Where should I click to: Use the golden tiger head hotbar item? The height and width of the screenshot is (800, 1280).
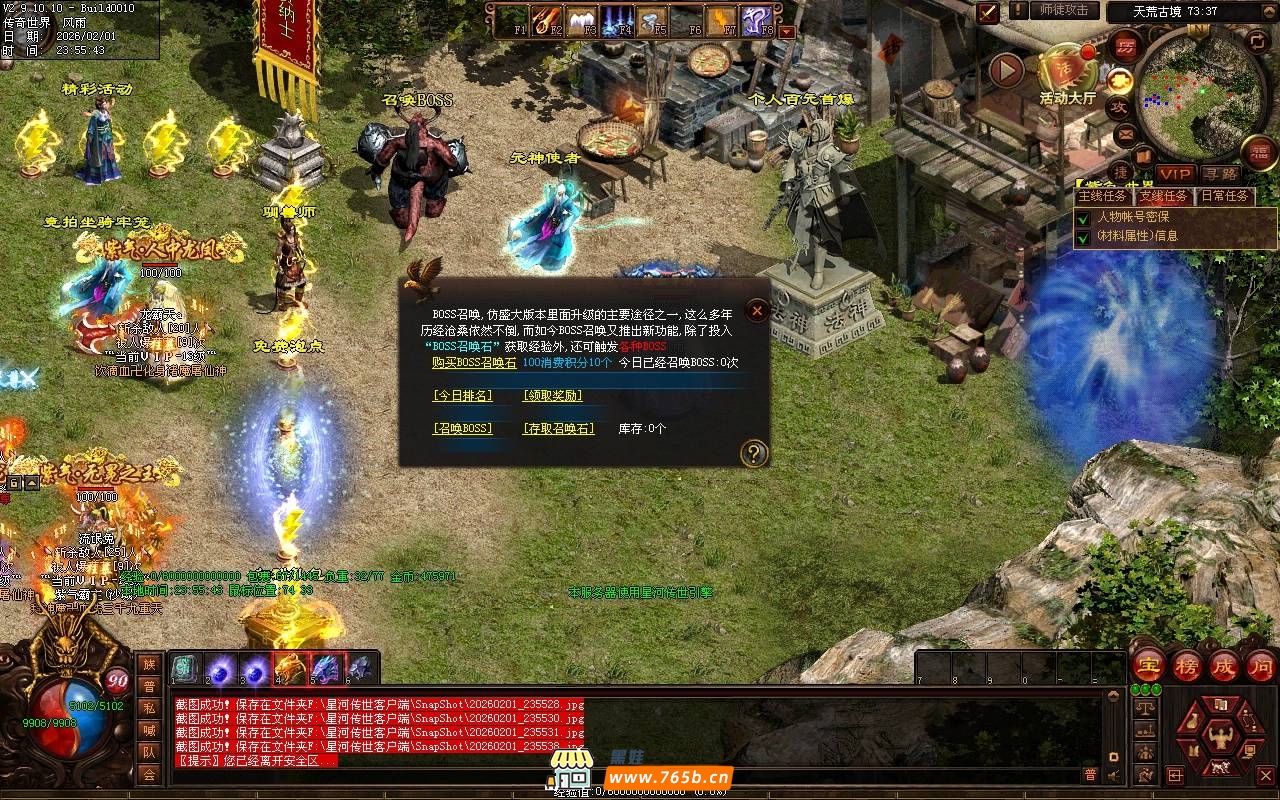[x=290, y=668]
